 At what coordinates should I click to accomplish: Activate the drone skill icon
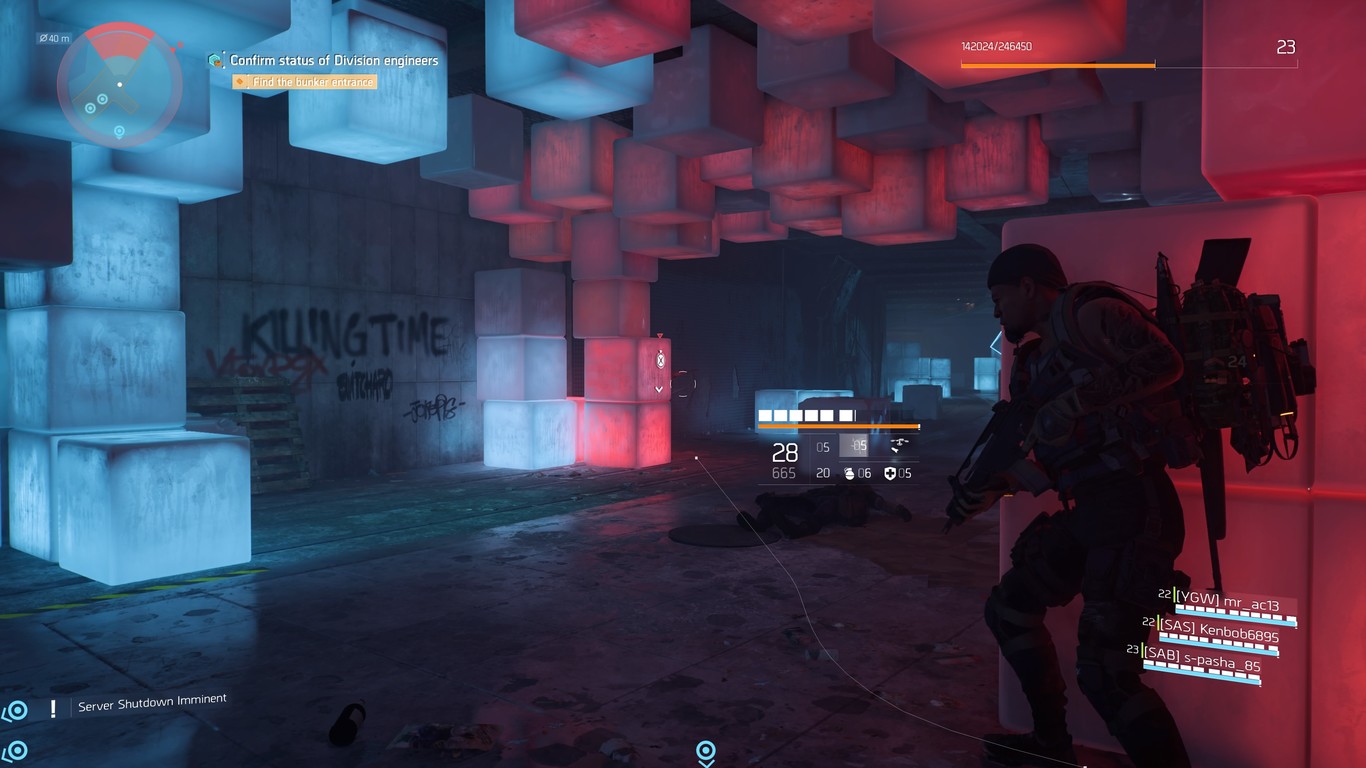click(x=897, y=446)
